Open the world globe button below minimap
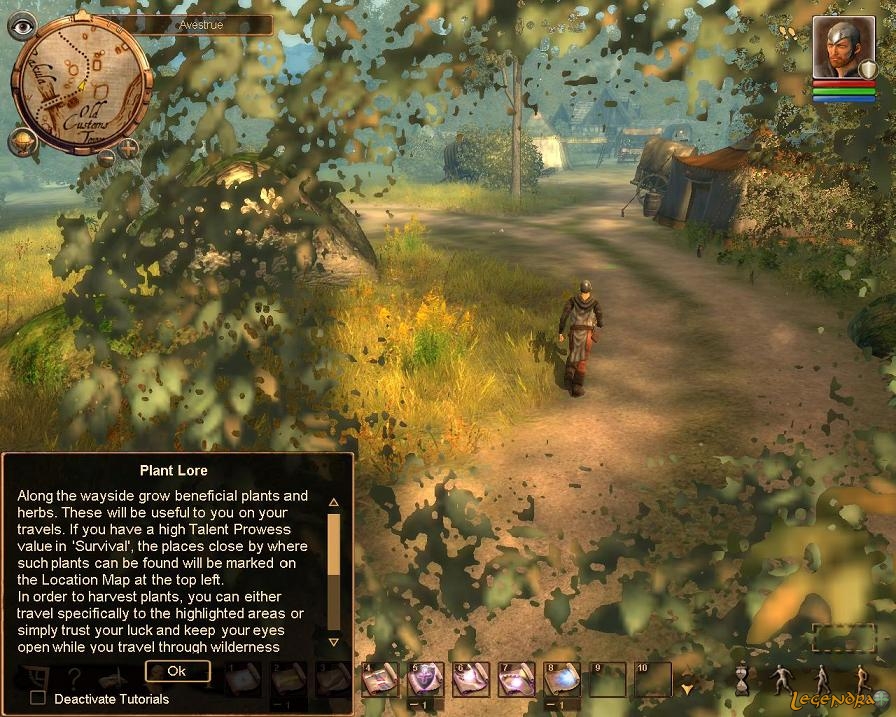 point(22,142)
